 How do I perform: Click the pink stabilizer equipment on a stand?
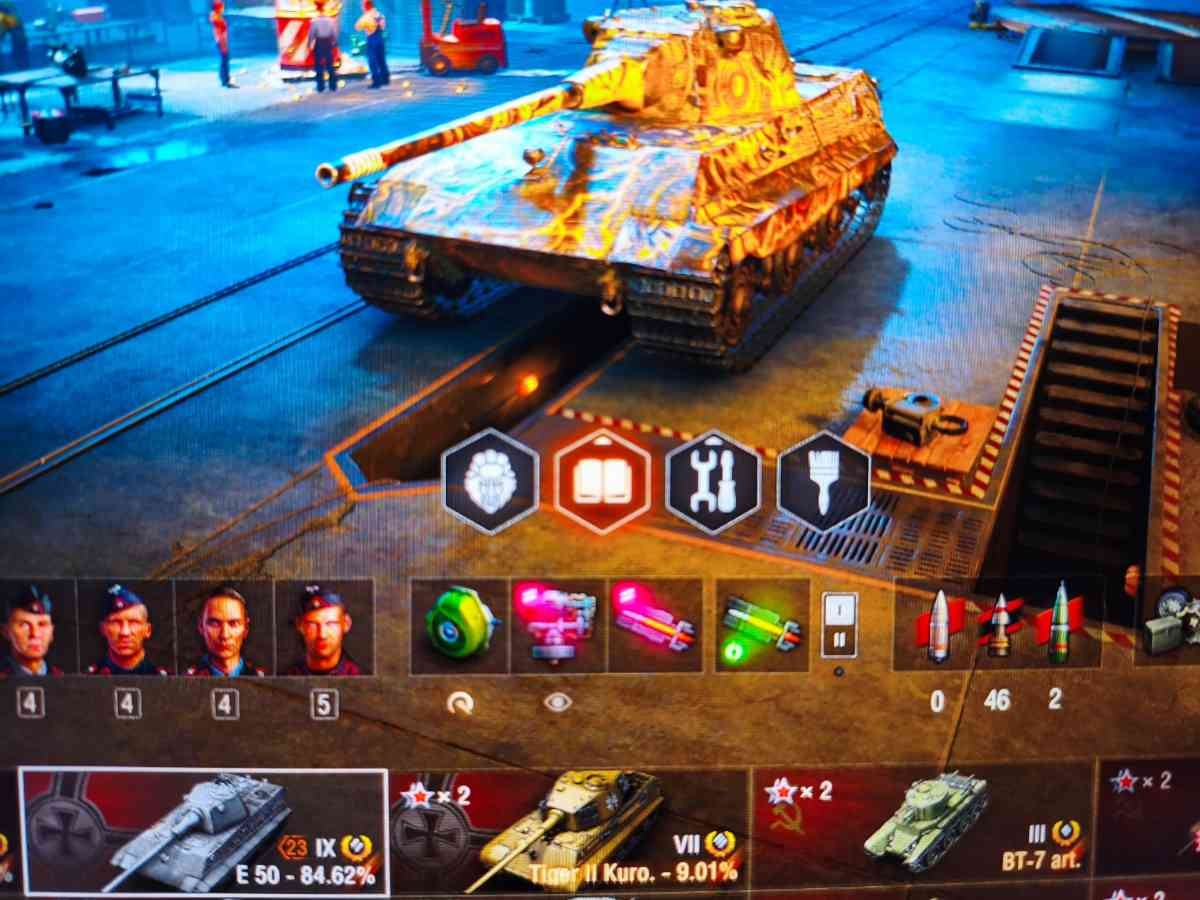pyautogui.click(x=557, y=625)
